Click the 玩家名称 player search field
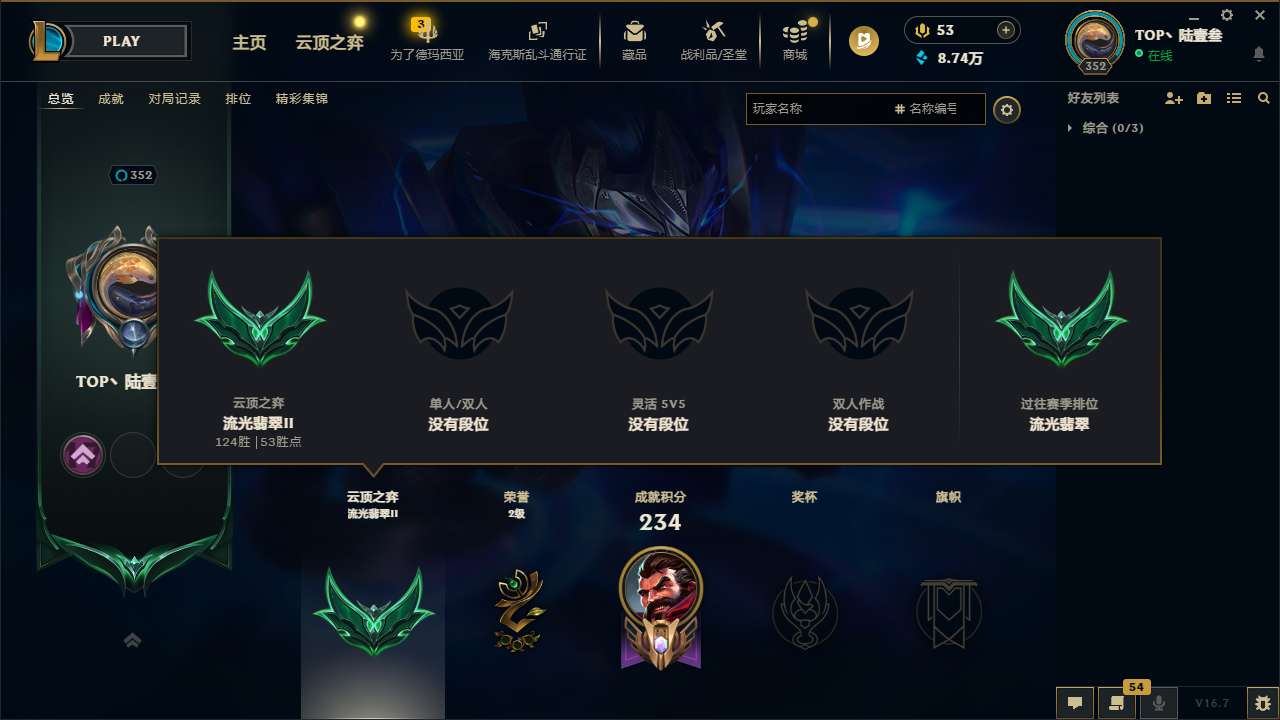Viewport: 1280px width, 720px height. [820, 109]
